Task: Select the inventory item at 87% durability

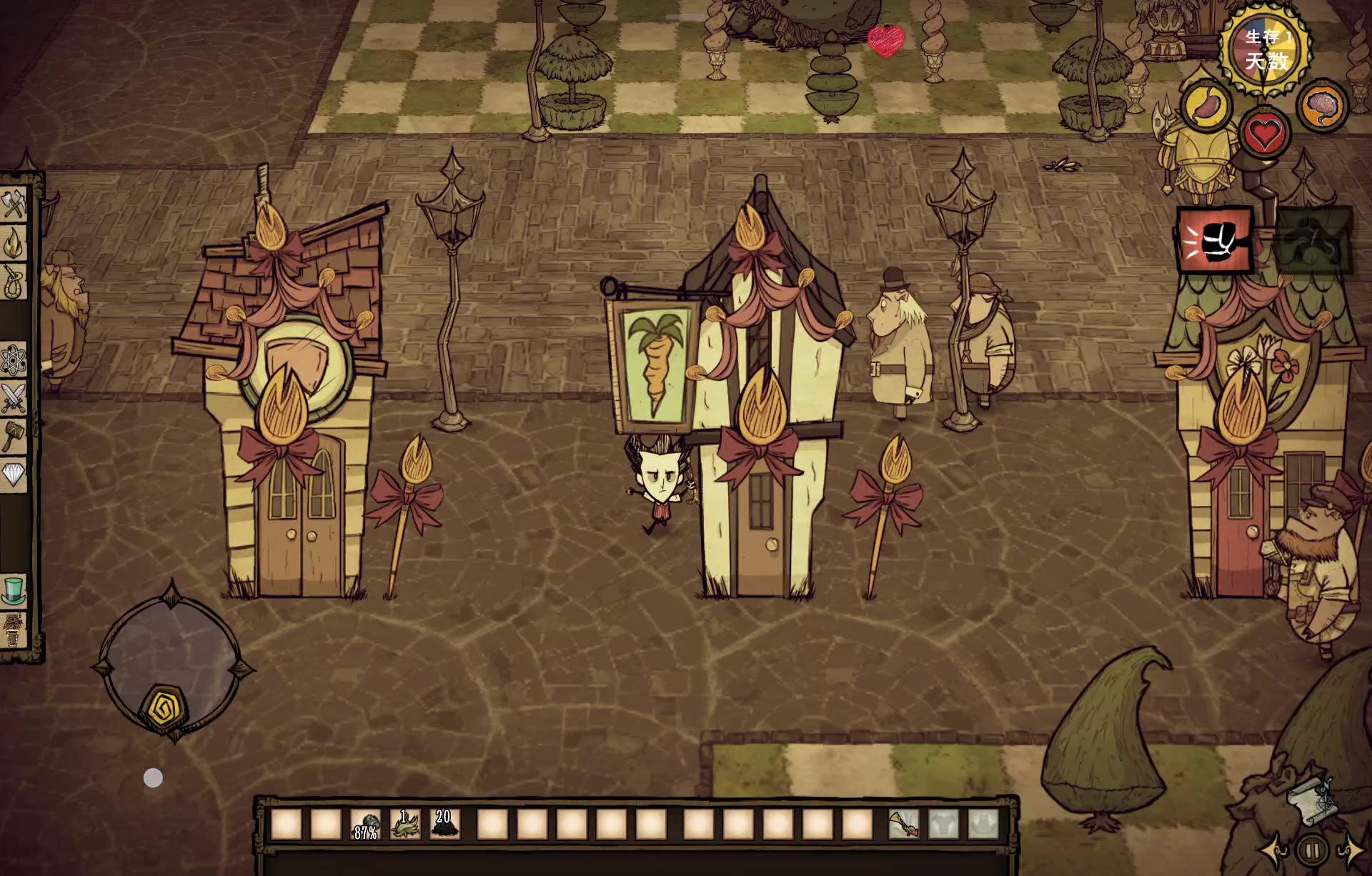Action: pos(366,825)
